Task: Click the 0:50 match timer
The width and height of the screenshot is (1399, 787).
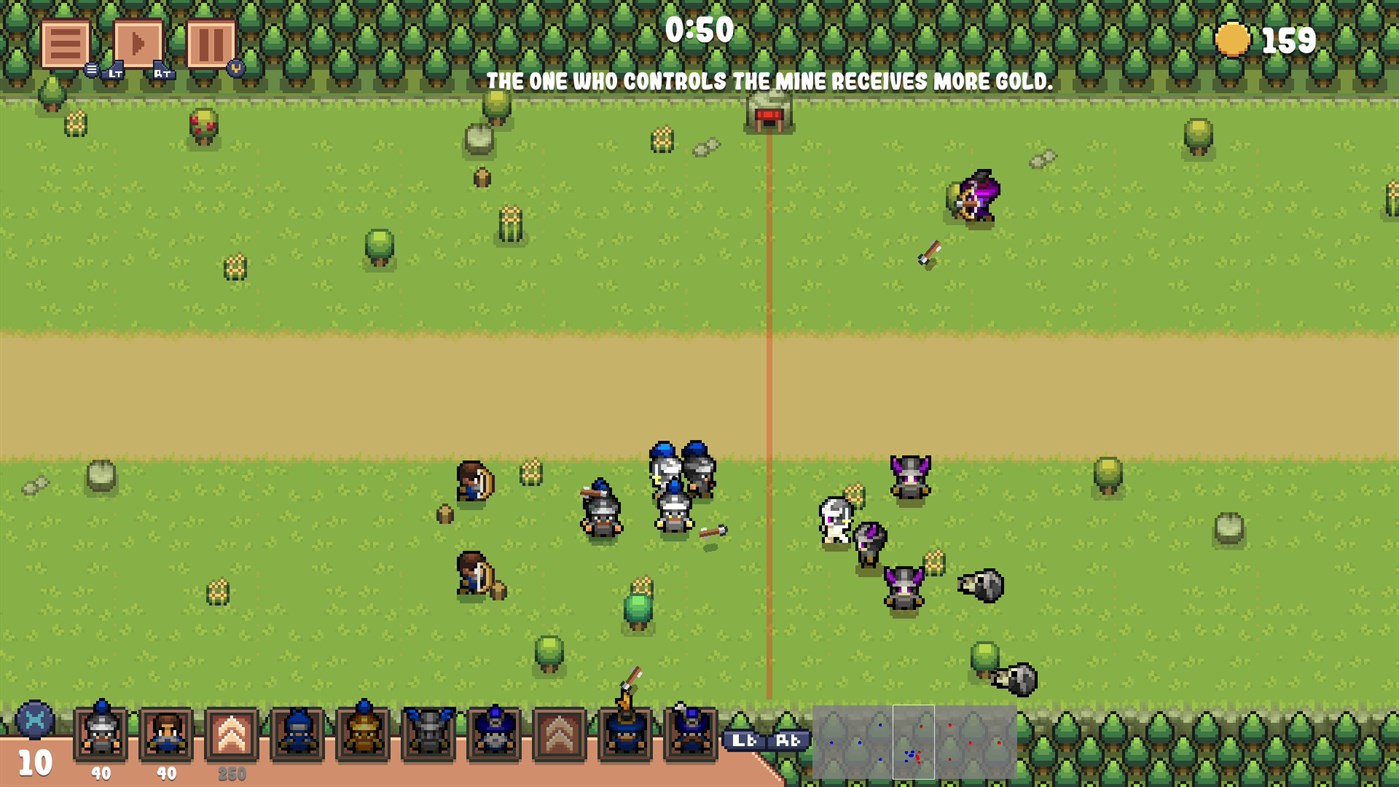Action: point(700,31)
